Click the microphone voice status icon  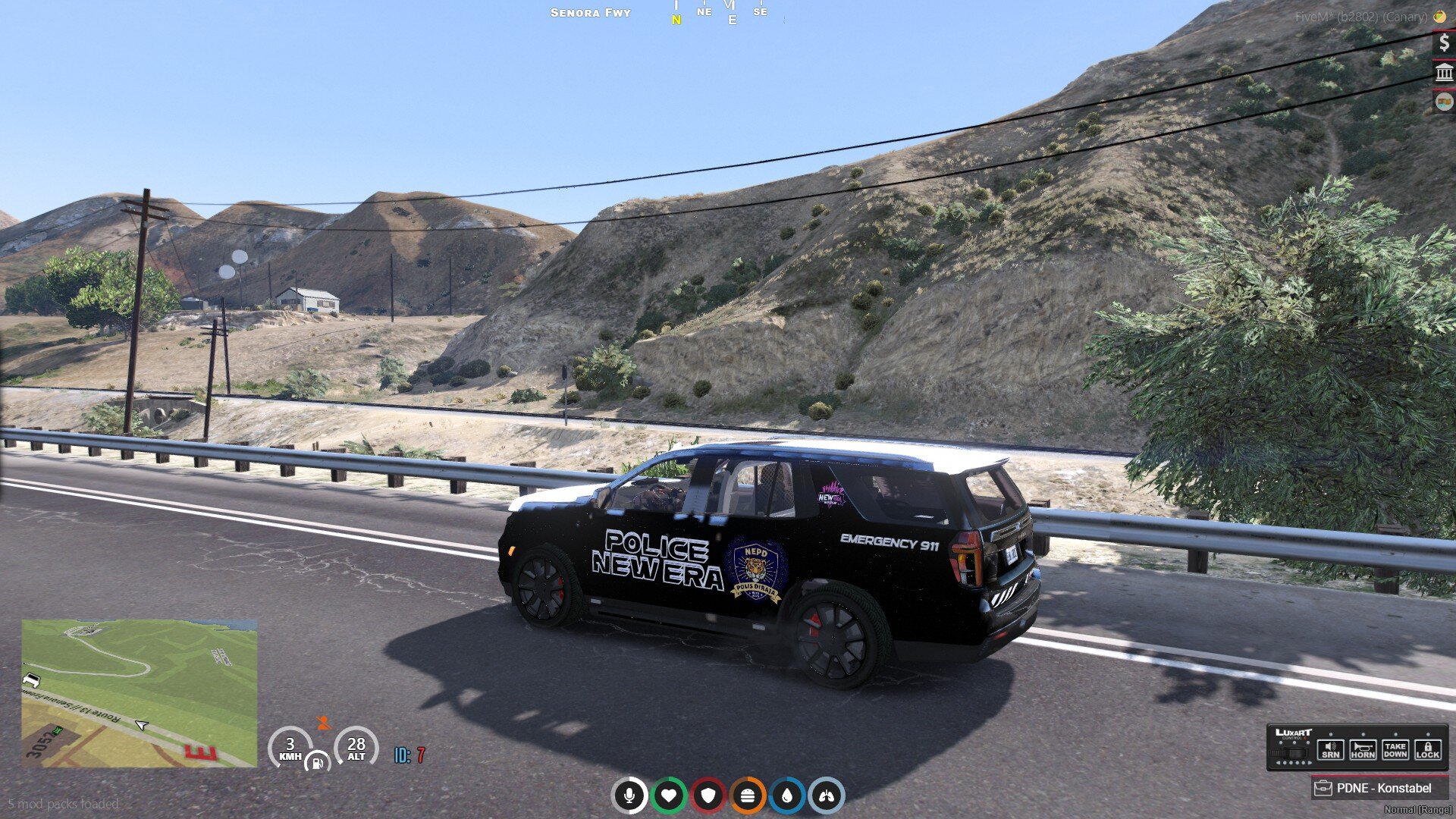click(629, 795)
